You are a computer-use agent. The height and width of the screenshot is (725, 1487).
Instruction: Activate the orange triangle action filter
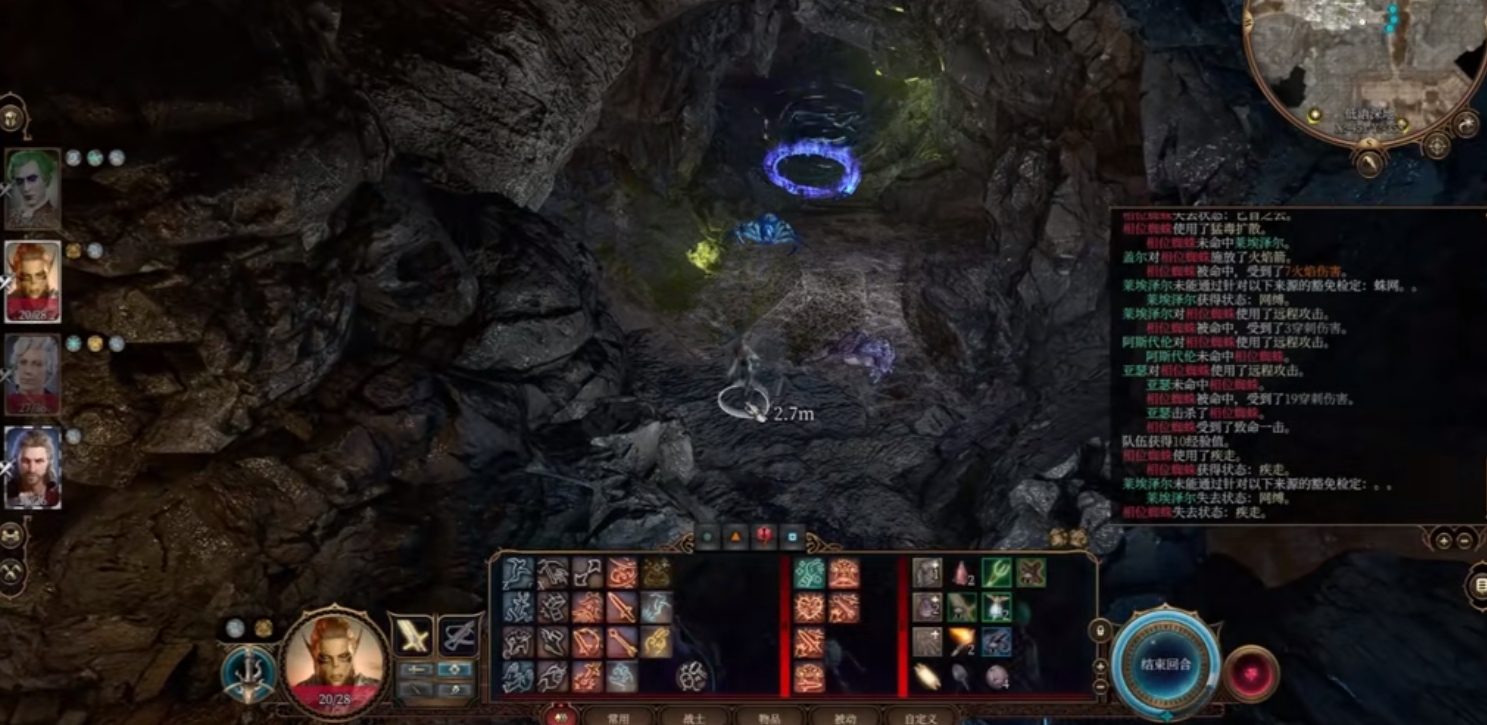pos(736,537)
